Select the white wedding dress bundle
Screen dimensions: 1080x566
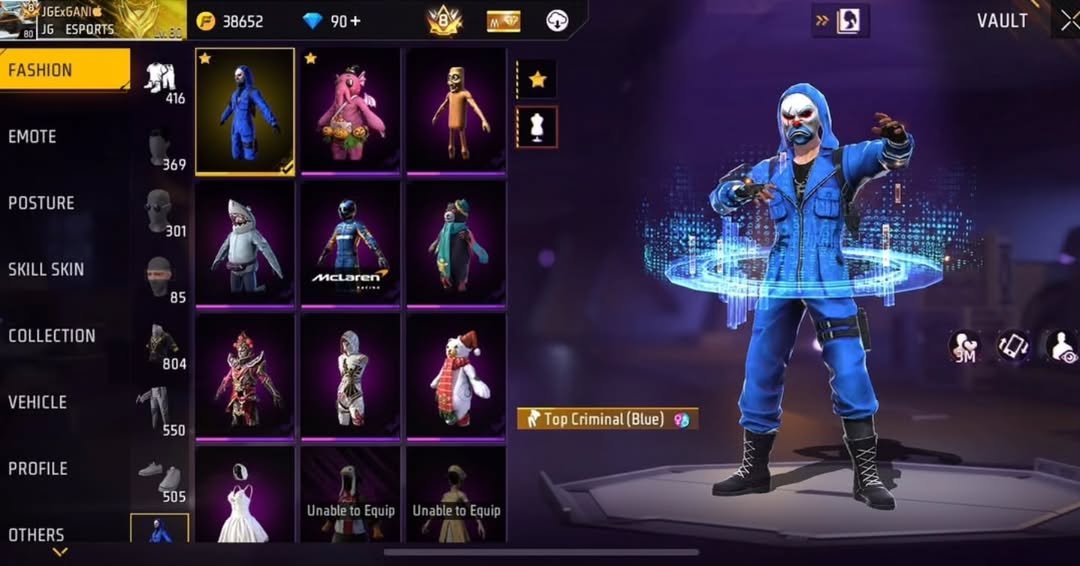[245, 494]
